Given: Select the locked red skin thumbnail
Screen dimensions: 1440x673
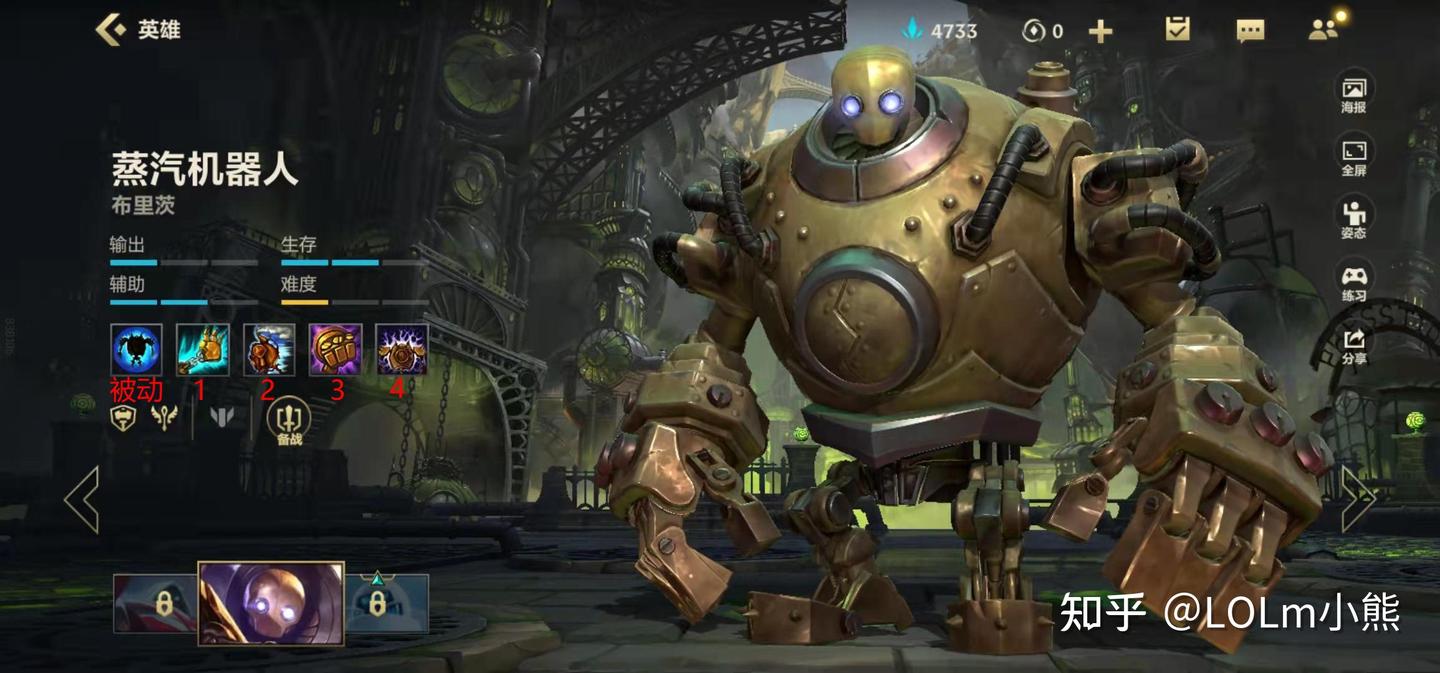Looking at the screenshot, I should click(x=155, y=604).
